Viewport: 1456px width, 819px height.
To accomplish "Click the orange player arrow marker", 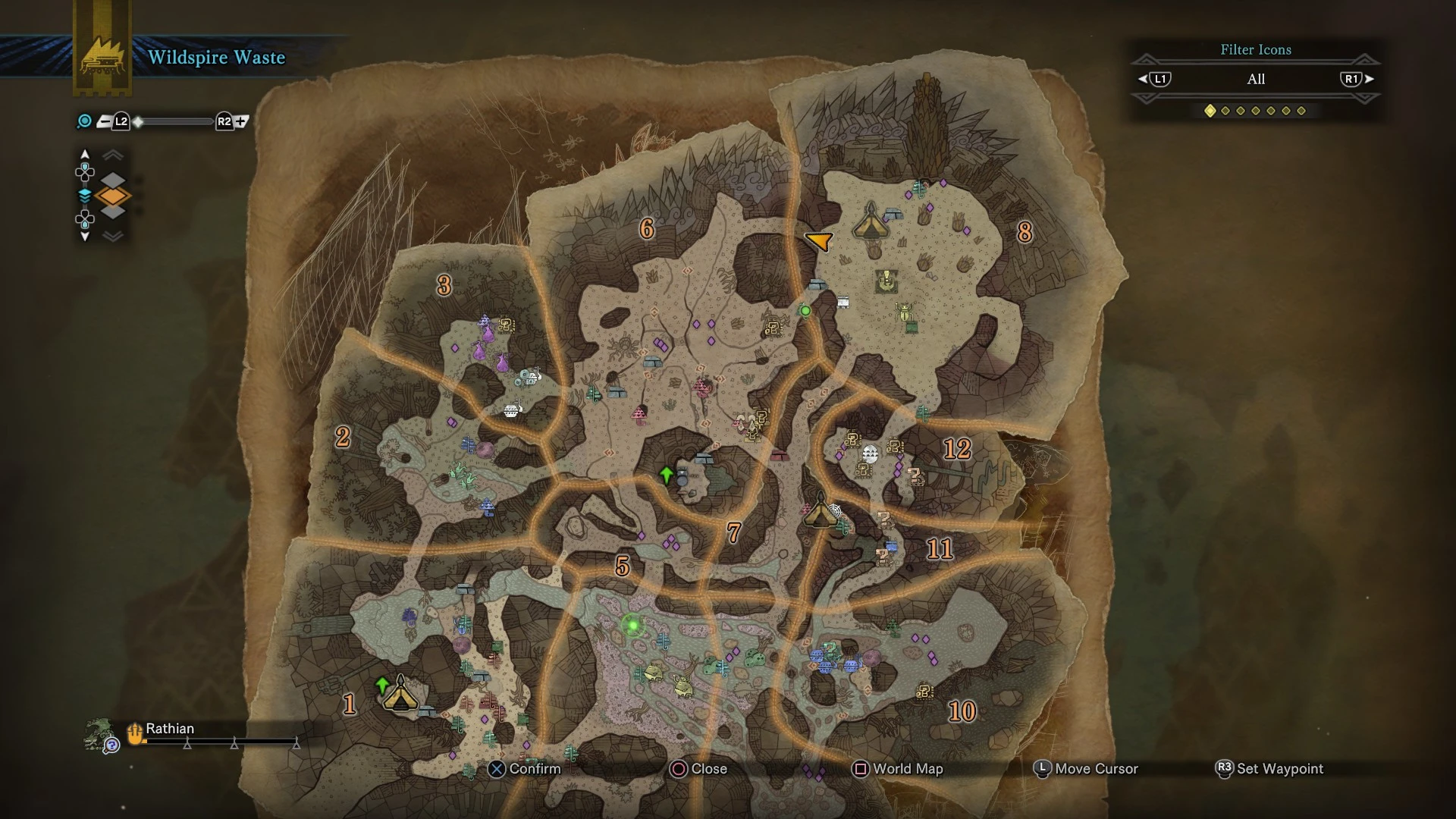I will [x=819, y=240].
